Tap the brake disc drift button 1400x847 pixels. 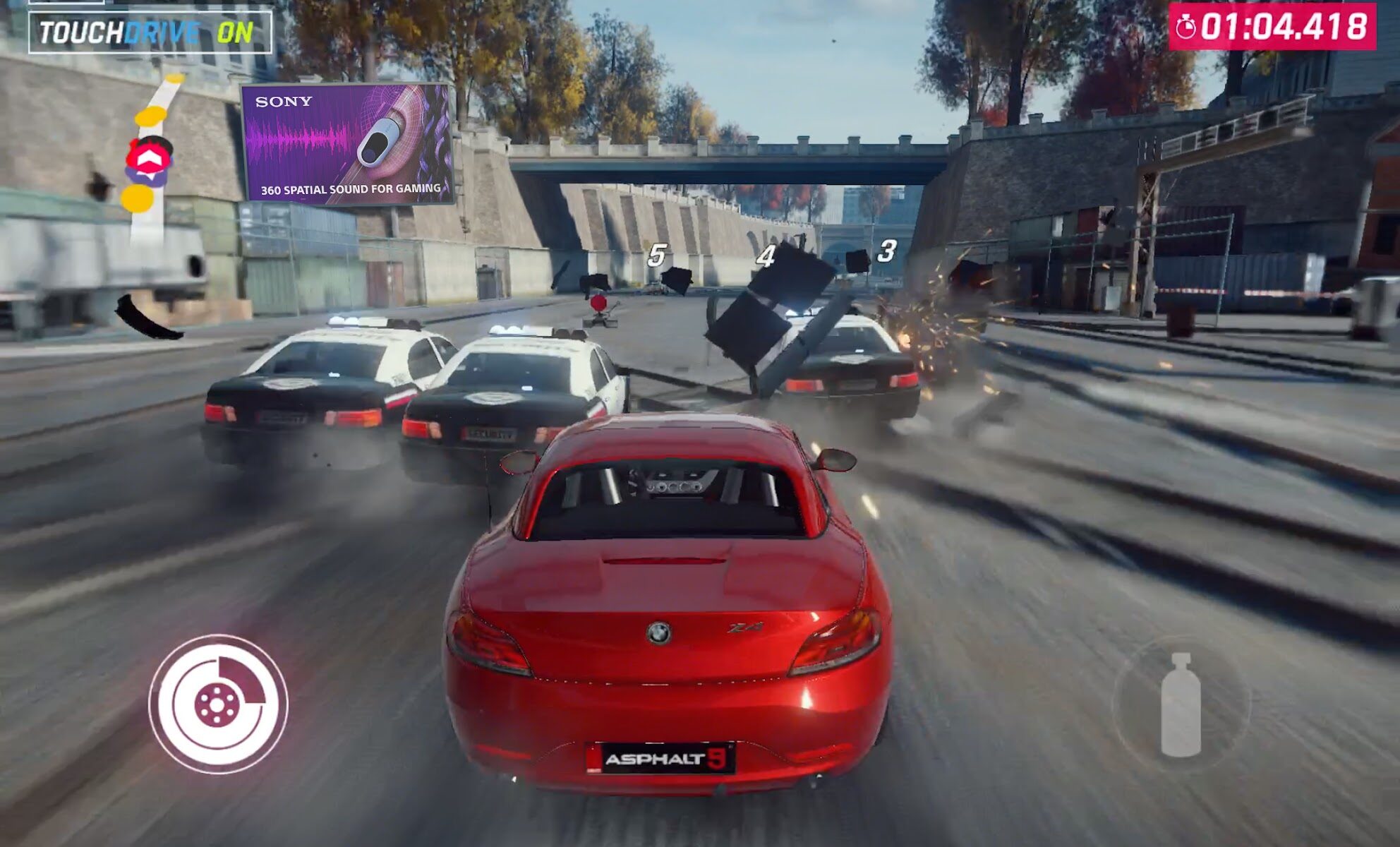[218, 704]
